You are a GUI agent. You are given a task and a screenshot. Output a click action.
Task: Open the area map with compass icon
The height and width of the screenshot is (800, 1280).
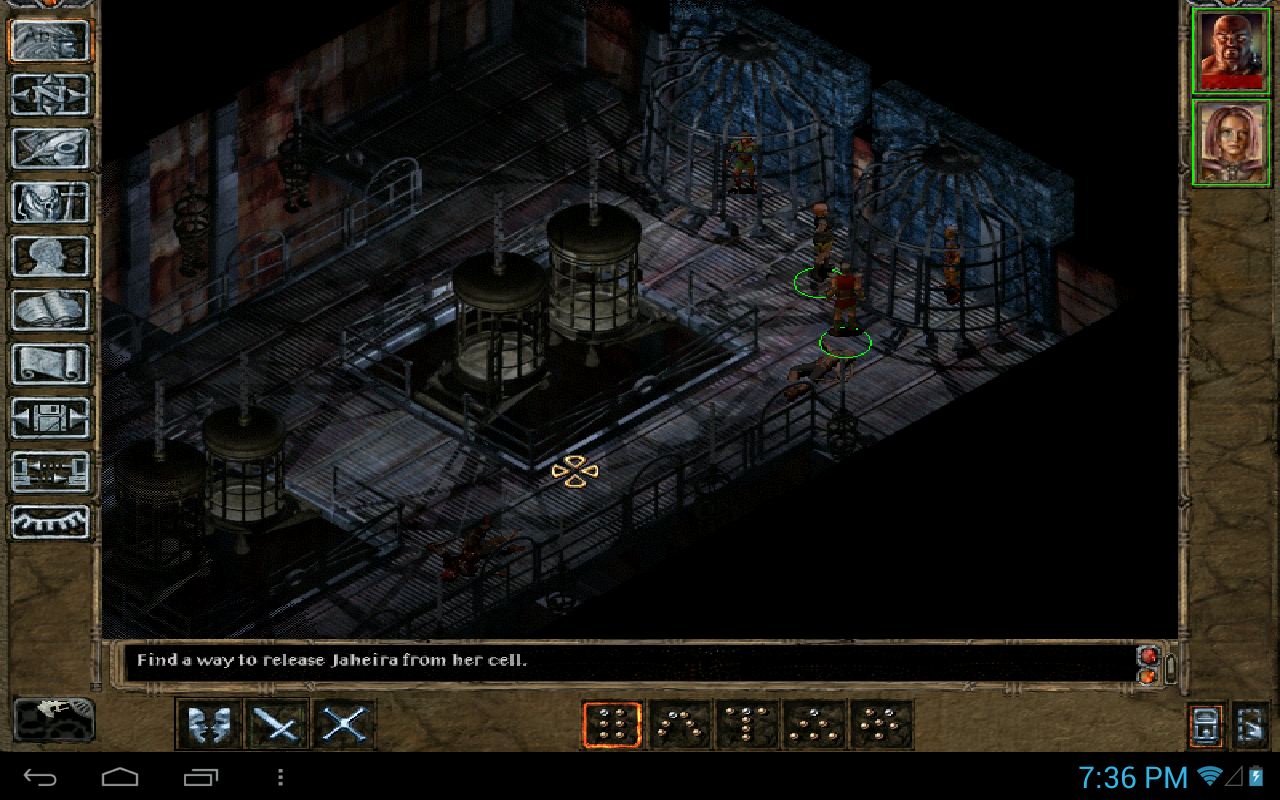pos(50,95)
